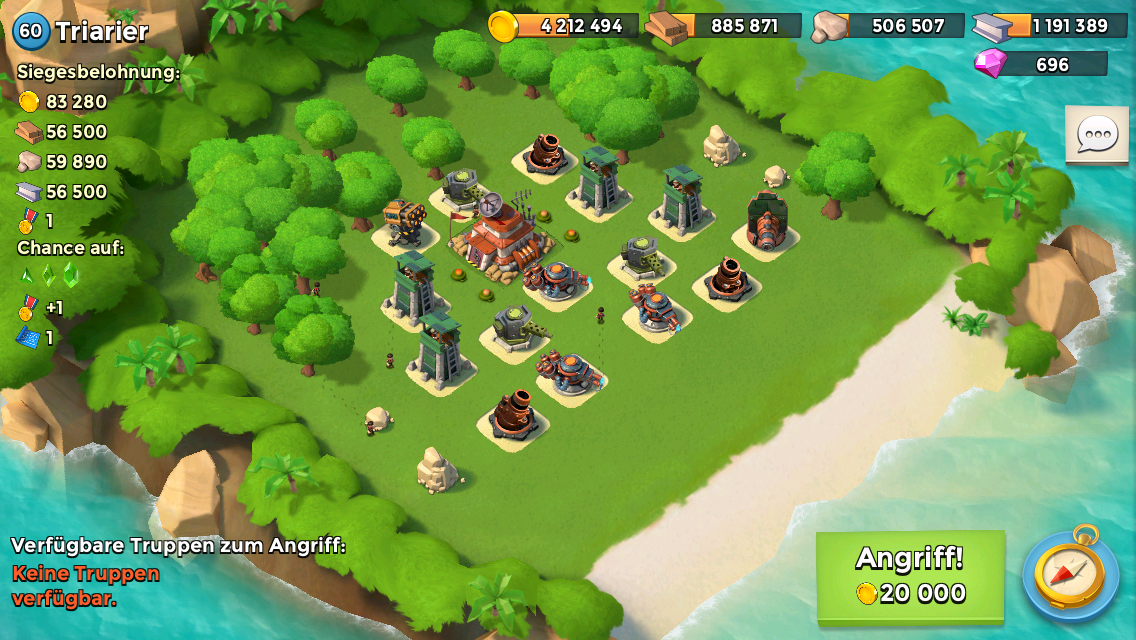Open the compass map button
Screen dimensions: 1136x640
pos(1071,574)
